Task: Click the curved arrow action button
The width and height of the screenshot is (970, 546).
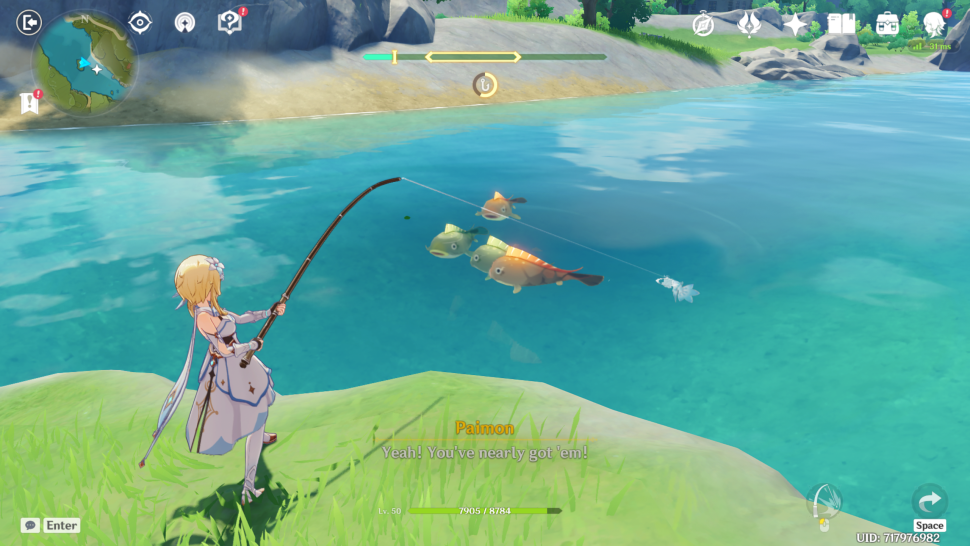Action: pos(929,501)
